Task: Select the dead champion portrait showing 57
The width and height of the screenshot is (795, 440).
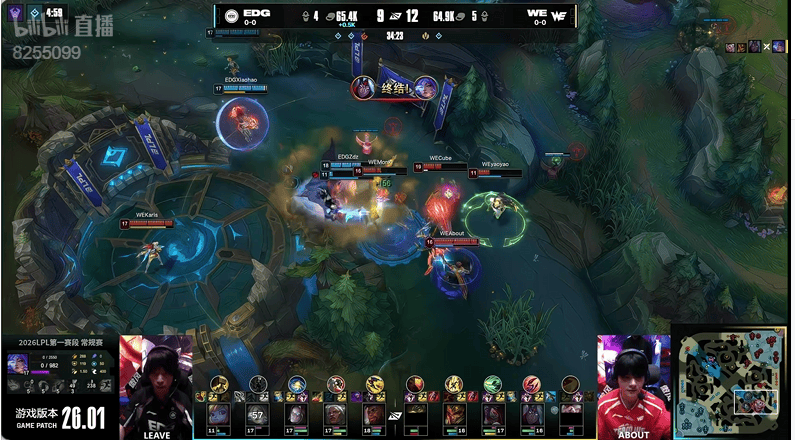Action: 256,413
